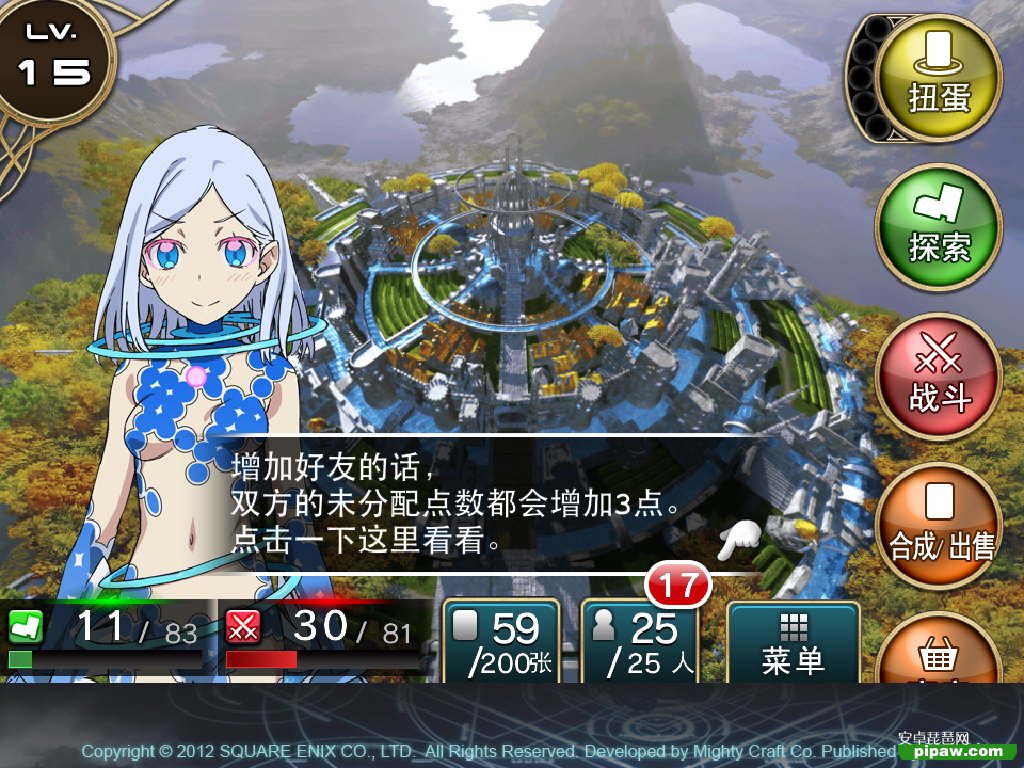Select the green 探索 explore button
This screenshot has height=768, width=1024.
[938, 226]
